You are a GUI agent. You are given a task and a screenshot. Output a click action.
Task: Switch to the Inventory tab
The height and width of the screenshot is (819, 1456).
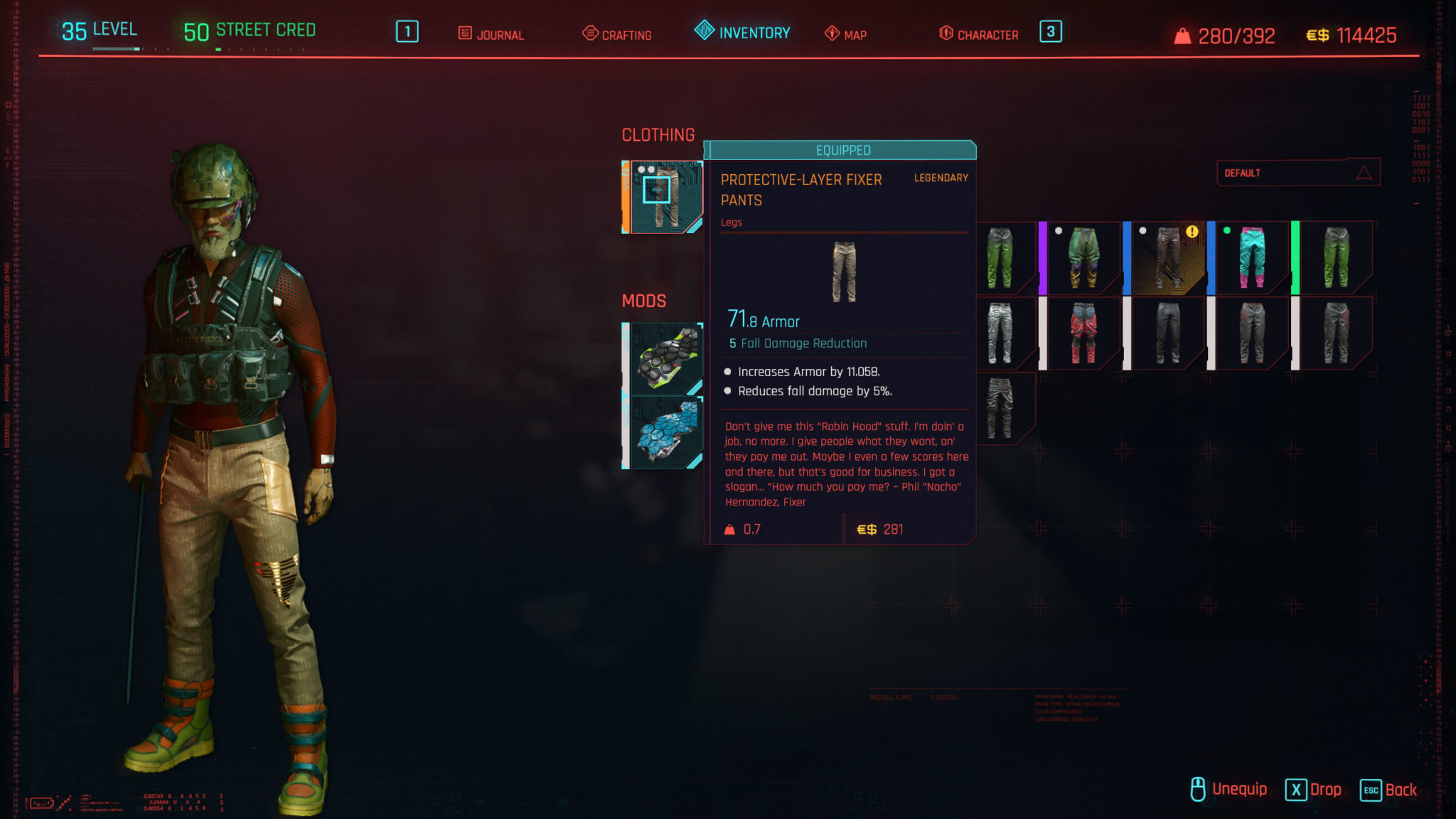pos(752,31)
